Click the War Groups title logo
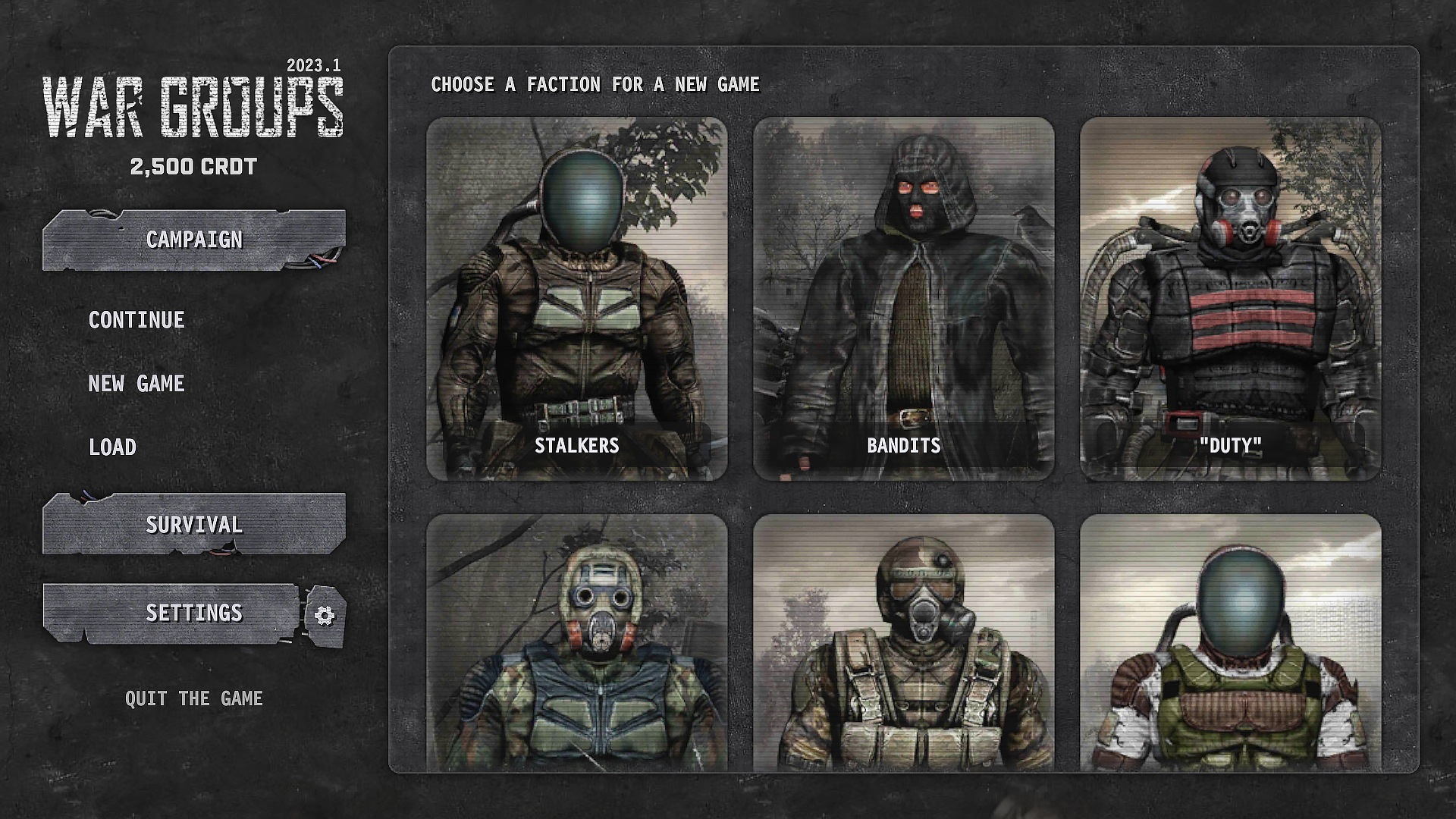Image resolution: width=1456 pixels, height=819 pixels. 196,106
